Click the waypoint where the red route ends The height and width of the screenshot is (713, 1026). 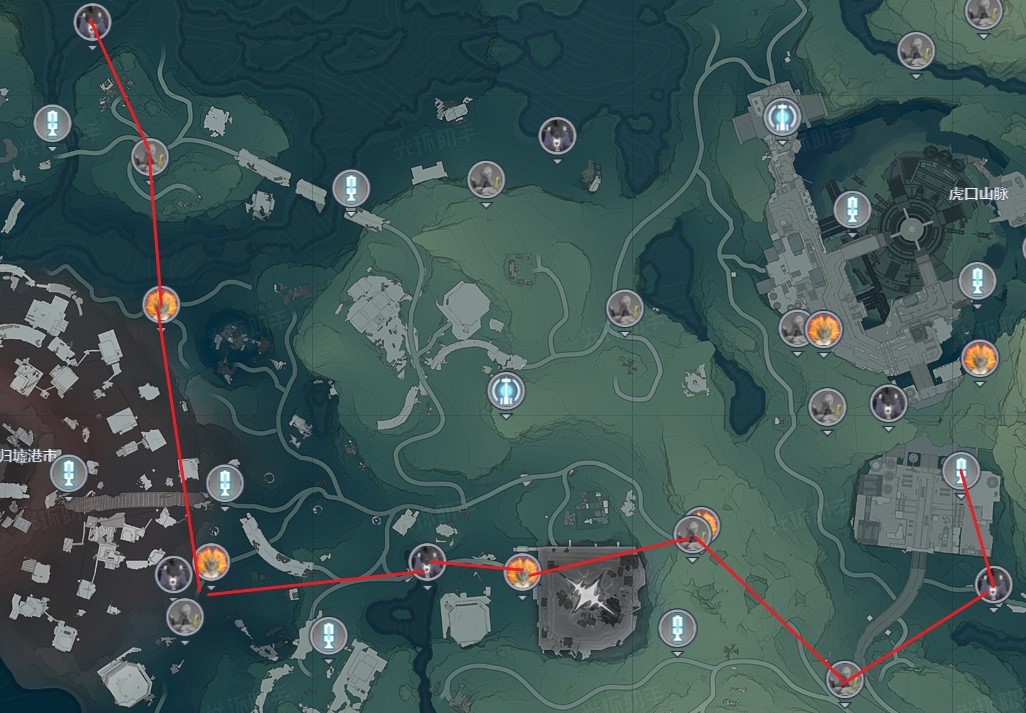(x=961, y=470)
